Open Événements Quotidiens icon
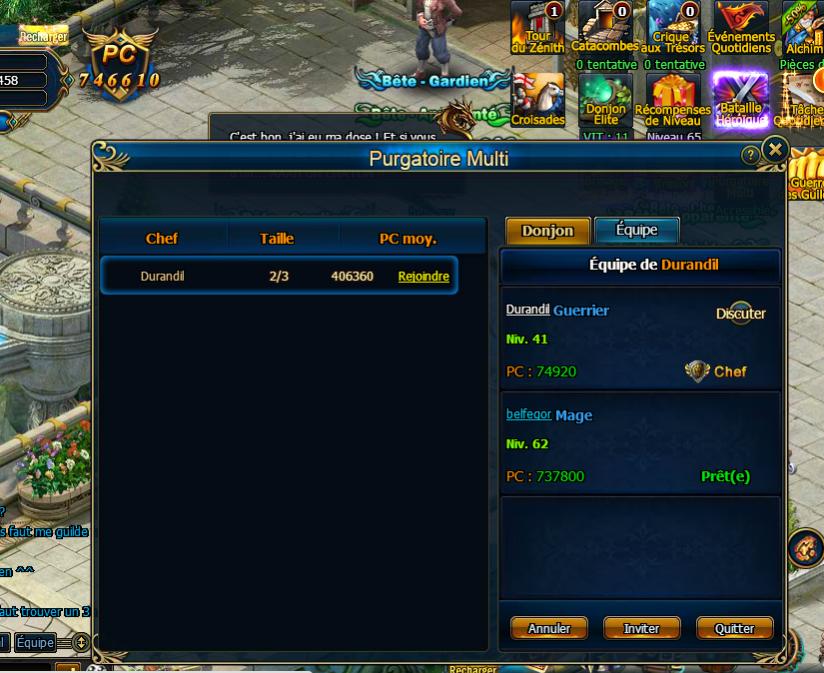 pyautogui.click(x=741, y=26)
